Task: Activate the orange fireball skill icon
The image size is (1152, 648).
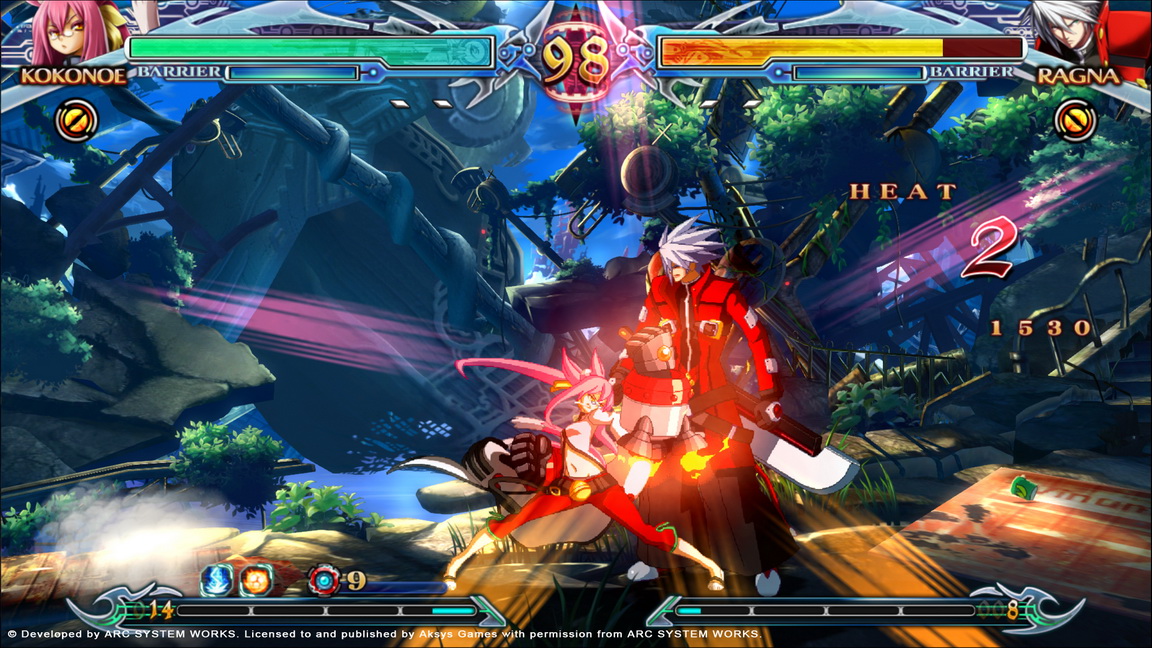Action: click(x=254, y=580)
